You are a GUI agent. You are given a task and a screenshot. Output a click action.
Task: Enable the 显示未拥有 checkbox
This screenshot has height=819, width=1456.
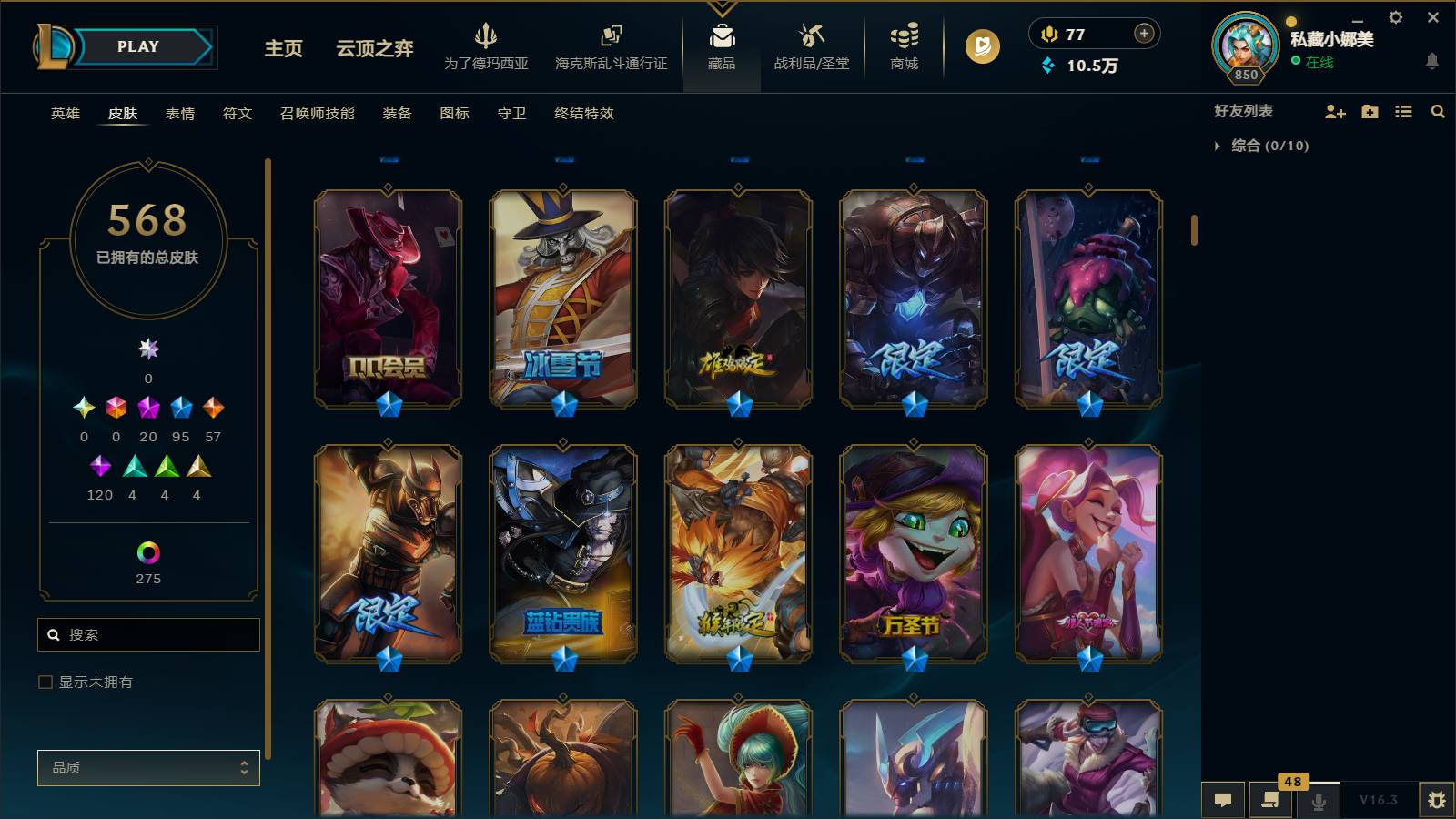coord(44,681)
